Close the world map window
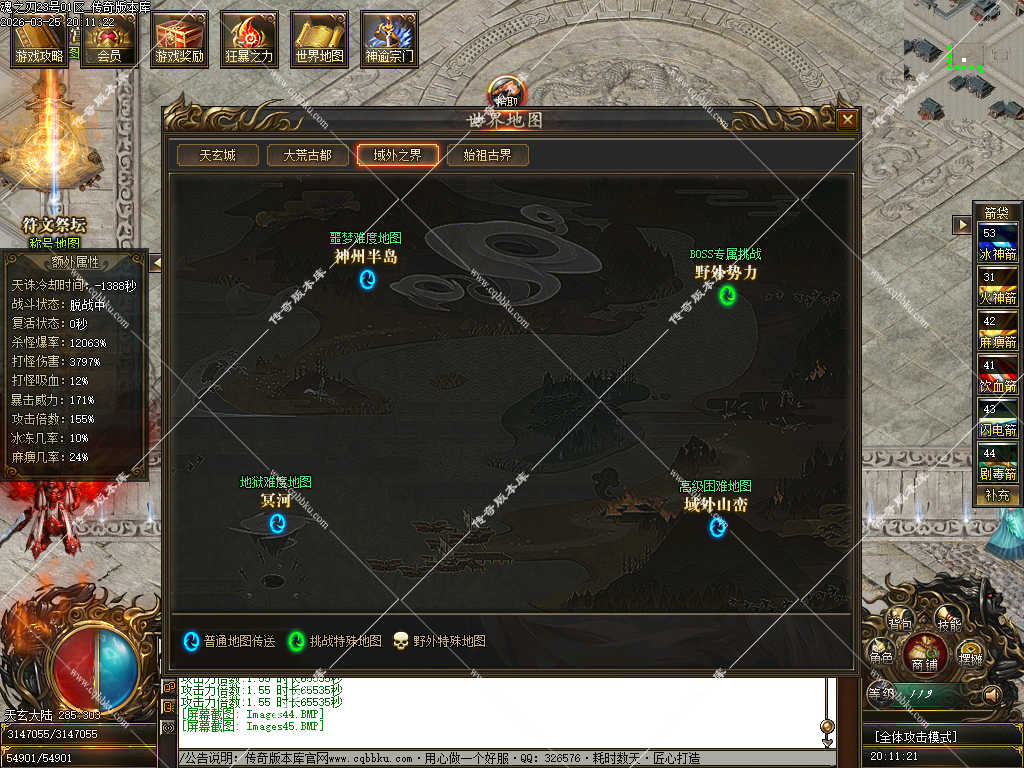 pos(847,120)
